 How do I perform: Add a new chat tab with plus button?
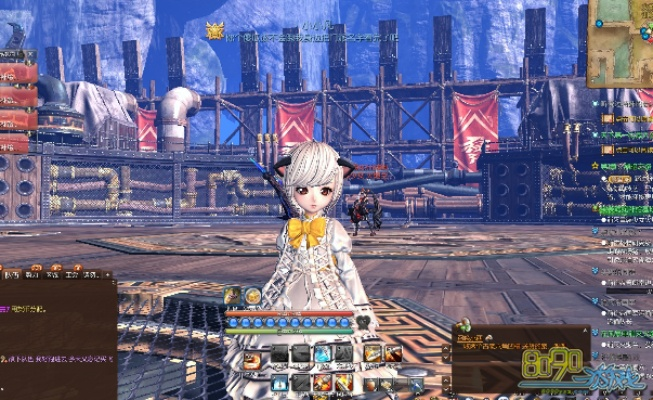coord(109,273)
